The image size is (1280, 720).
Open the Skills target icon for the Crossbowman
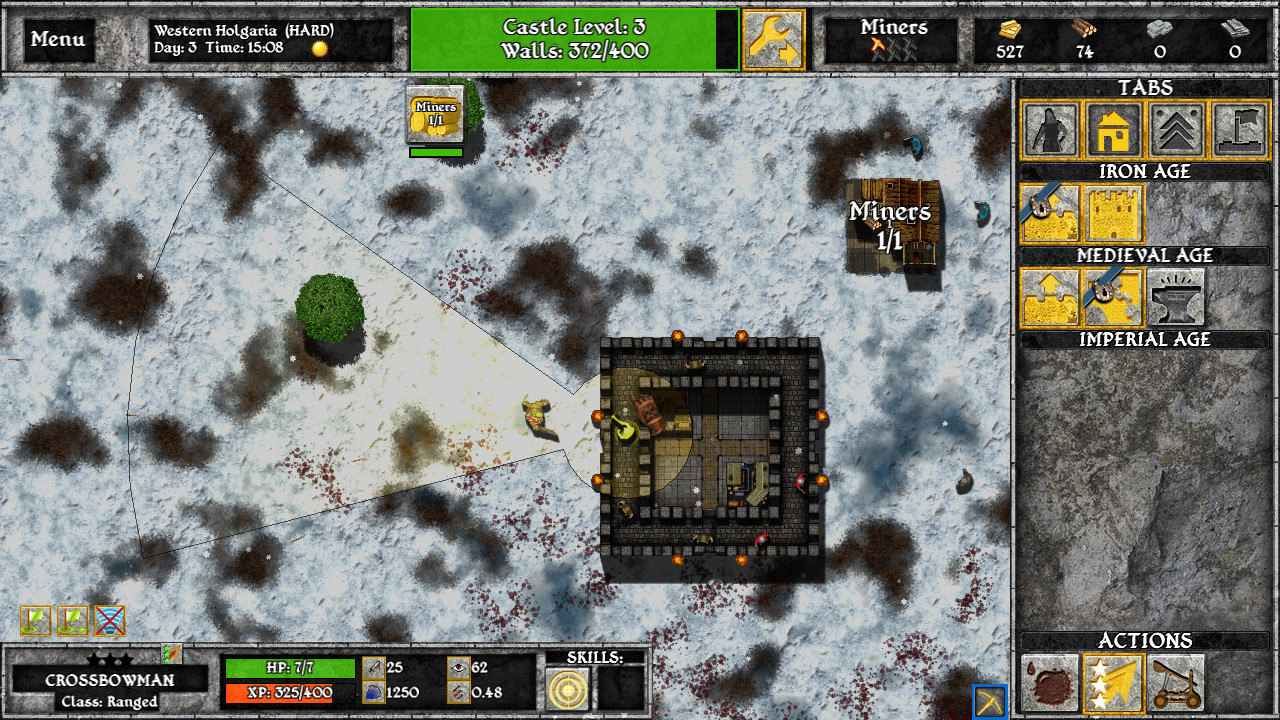click(x=566, y=691)
